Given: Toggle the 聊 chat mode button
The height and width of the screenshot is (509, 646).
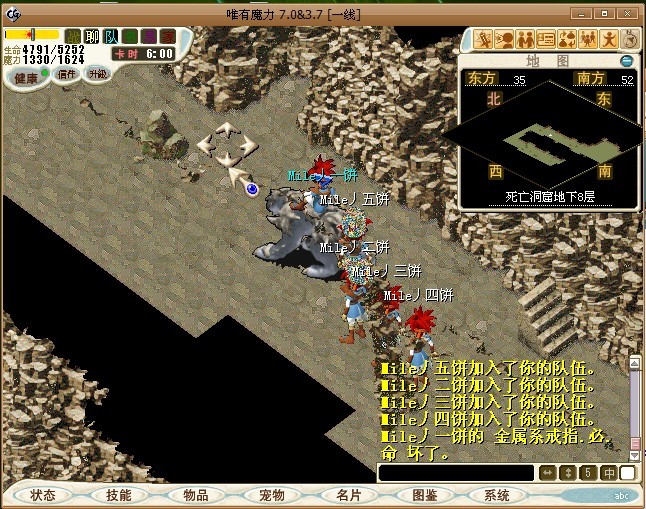Looking at the screenshot, I should (x=91, y=37).
